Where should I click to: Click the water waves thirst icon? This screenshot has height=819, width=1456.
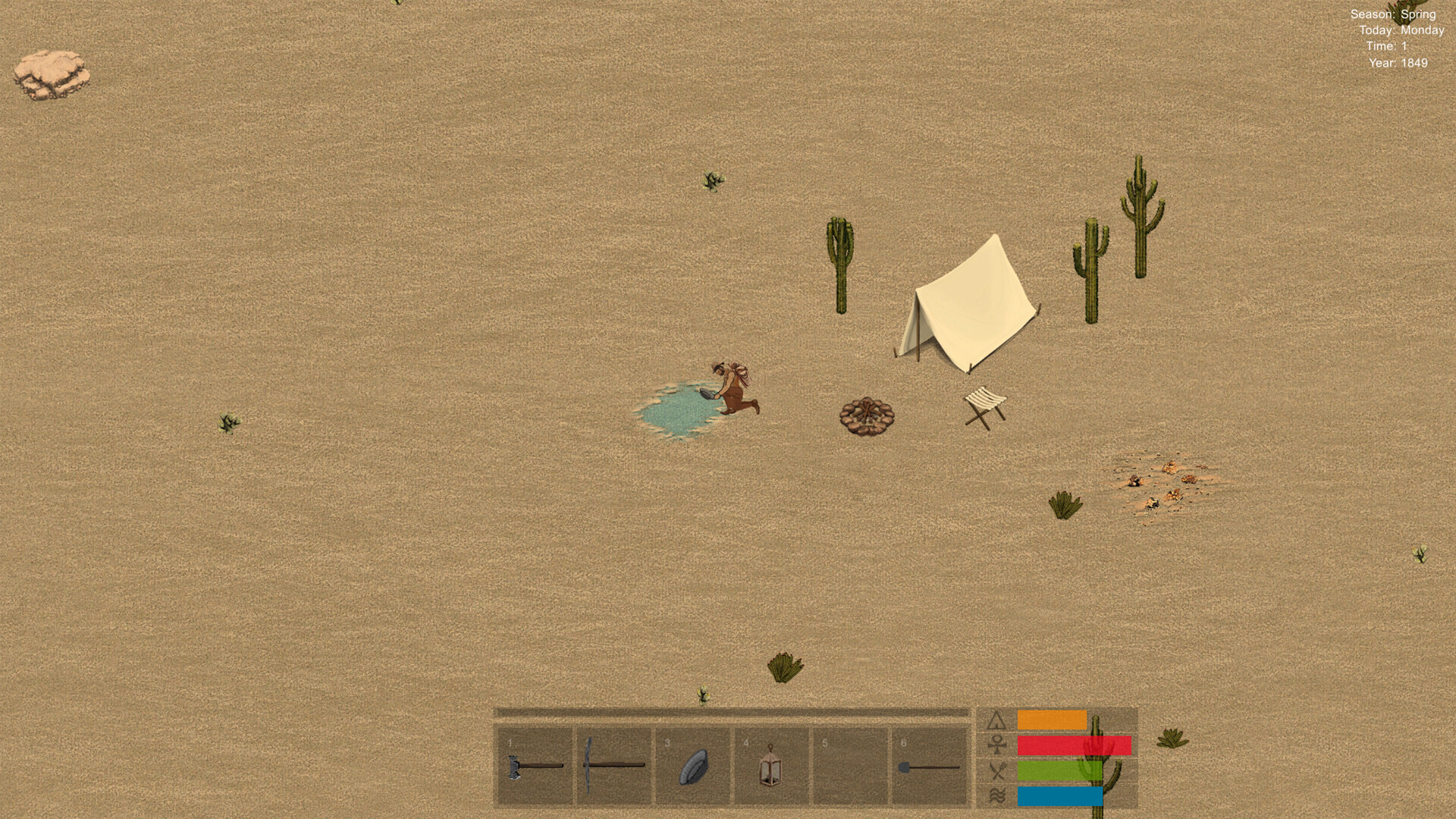pos(997,797)
